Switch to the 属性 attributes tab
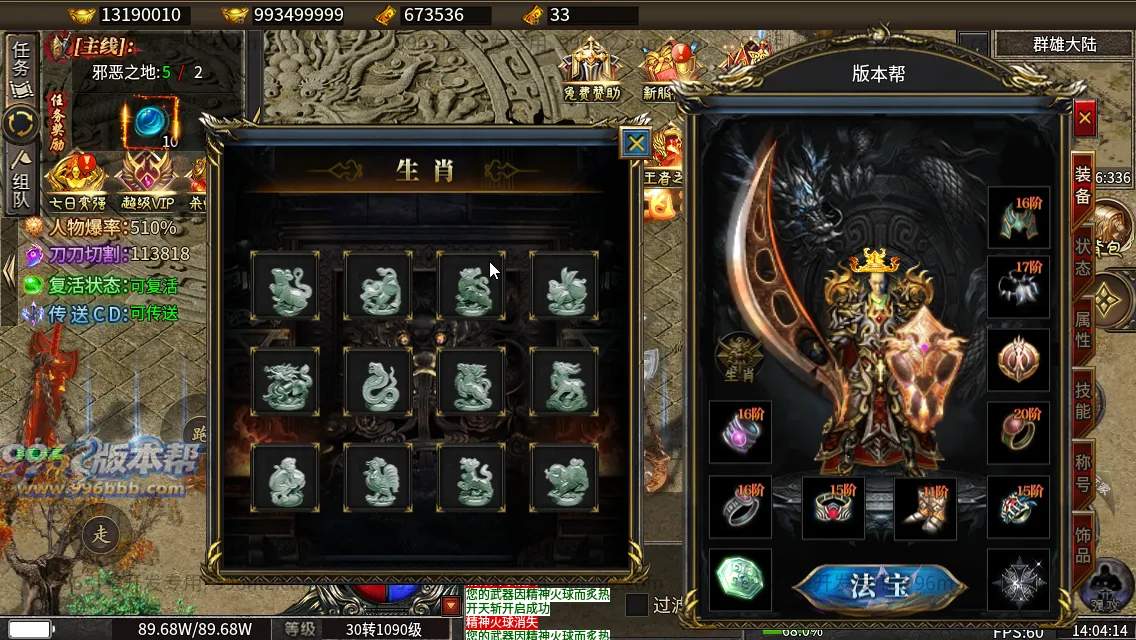The height and width of the screenshot is (640, 1136). click(x=1083, y=326)
